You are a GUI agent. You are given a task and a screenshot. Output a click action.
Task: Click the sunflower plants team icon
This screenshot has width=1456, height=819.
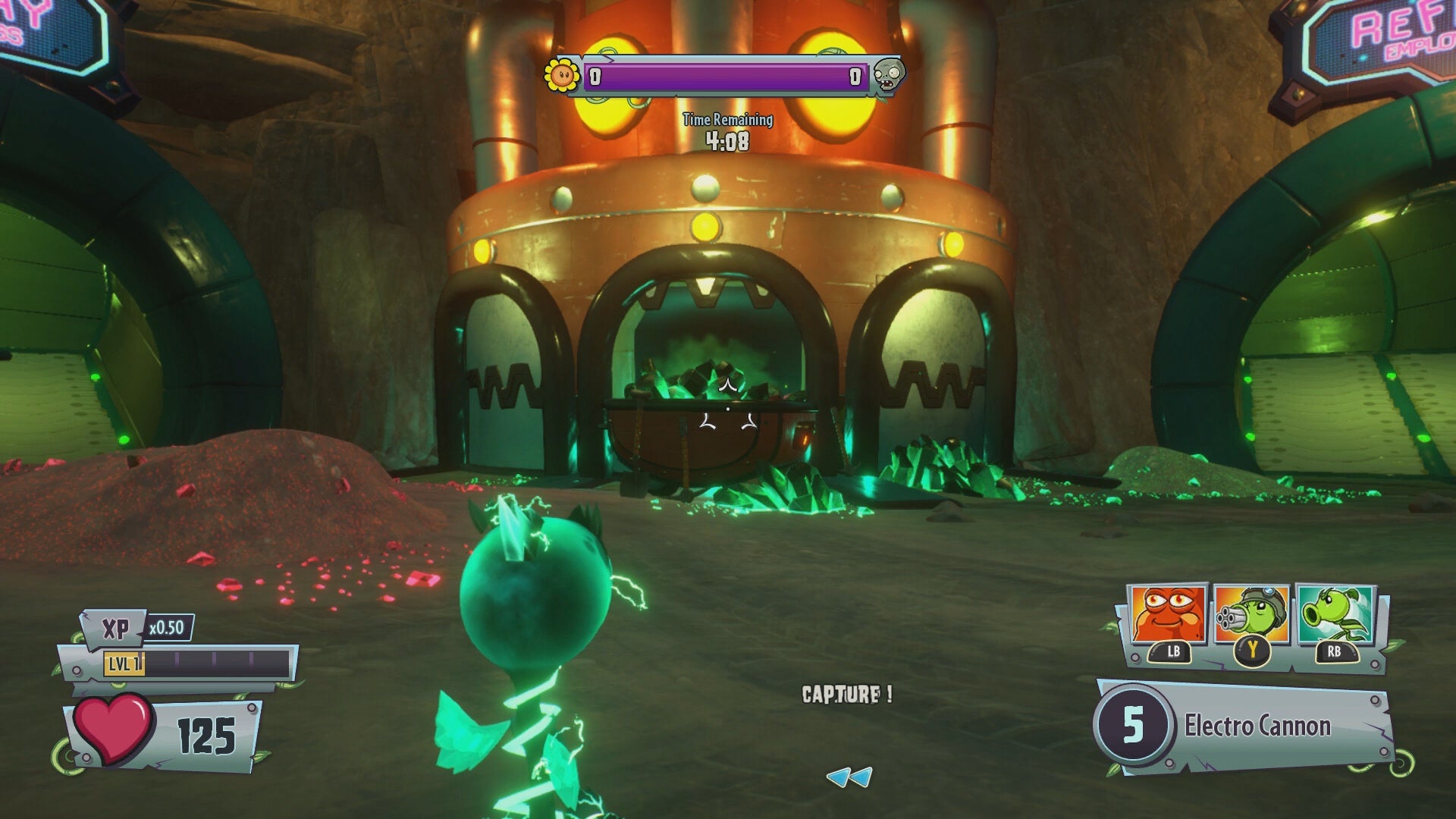point(562,75)
